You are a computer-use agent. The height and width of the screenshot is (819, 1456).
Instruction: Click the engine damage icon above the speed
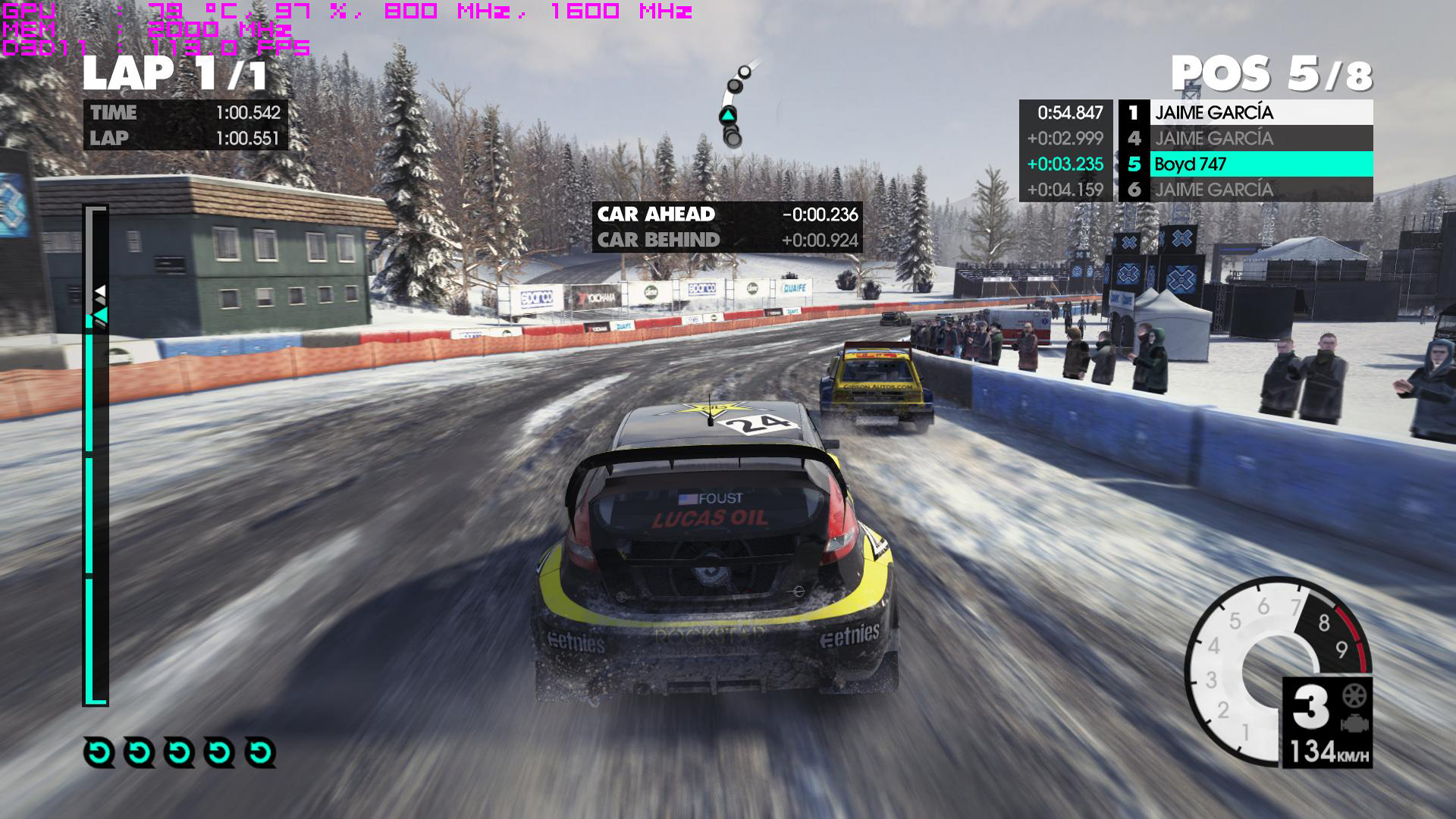coord(1354,723)
